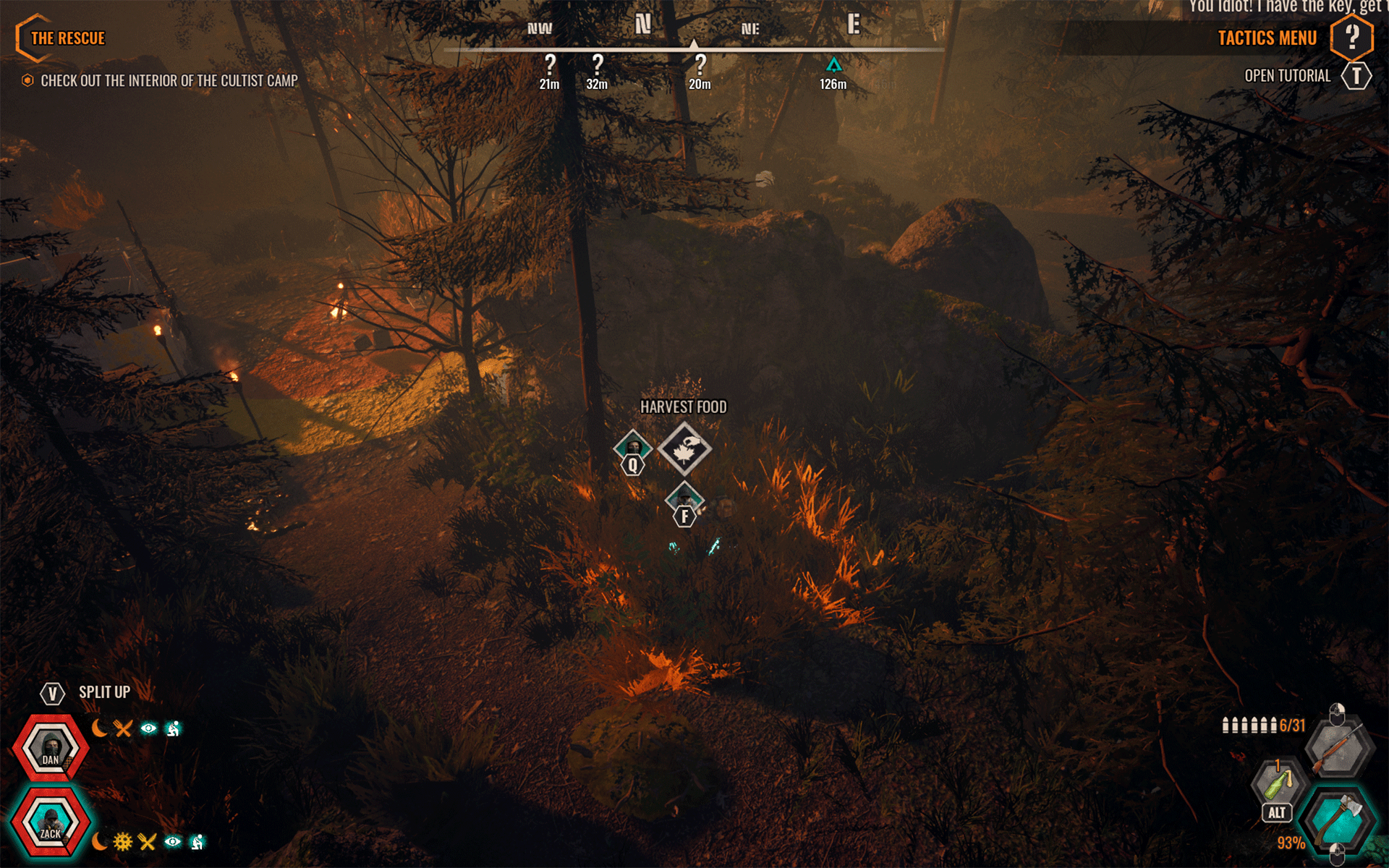Select Zack's character portrait
Image resolution: width=1389 pixels, height=868 pixels.
pyautogui.click(x=51, y=823)
